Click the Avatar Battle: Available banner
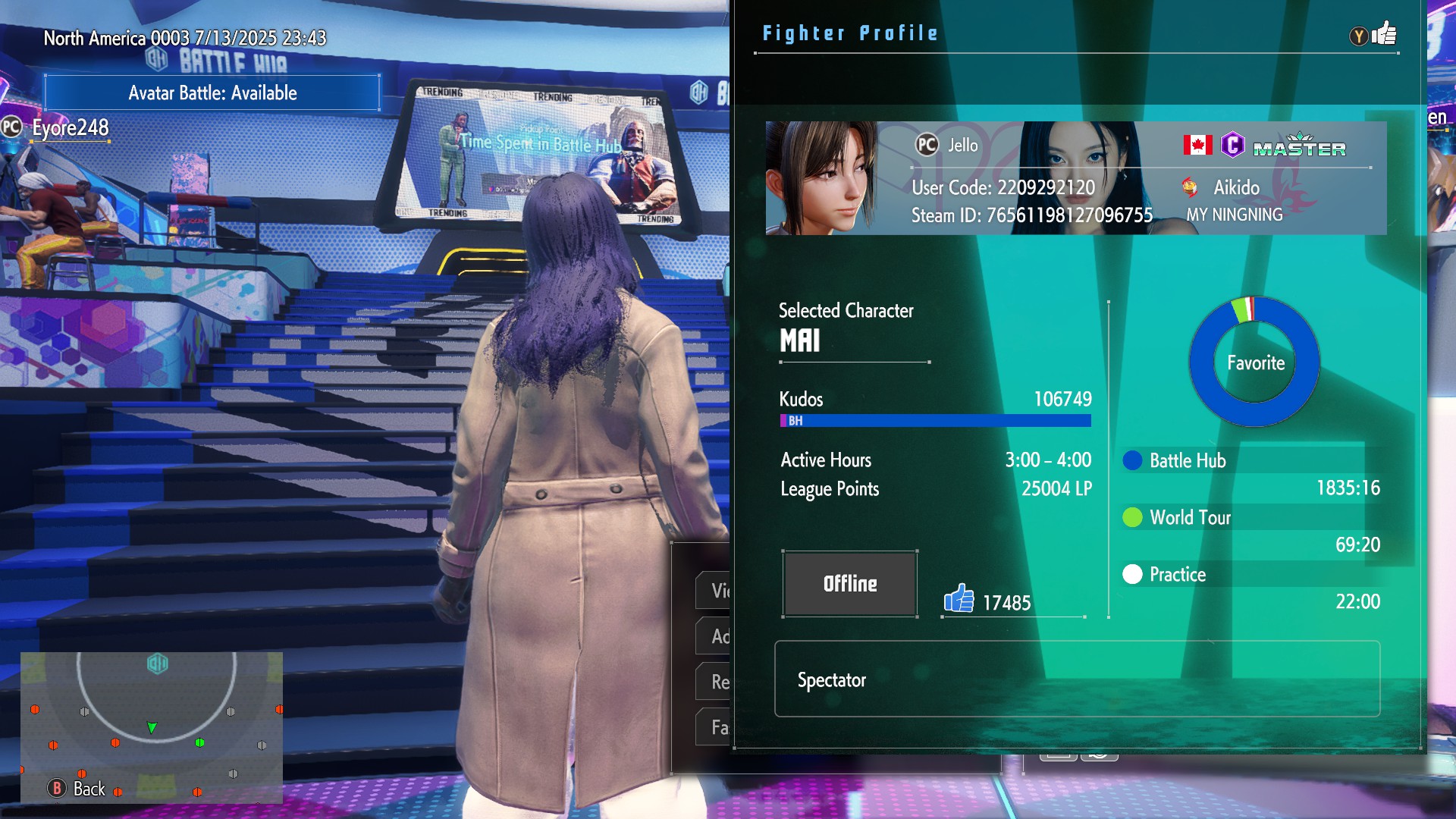Viewport: 1456px width, 819px height. click(x=212, y=93)
